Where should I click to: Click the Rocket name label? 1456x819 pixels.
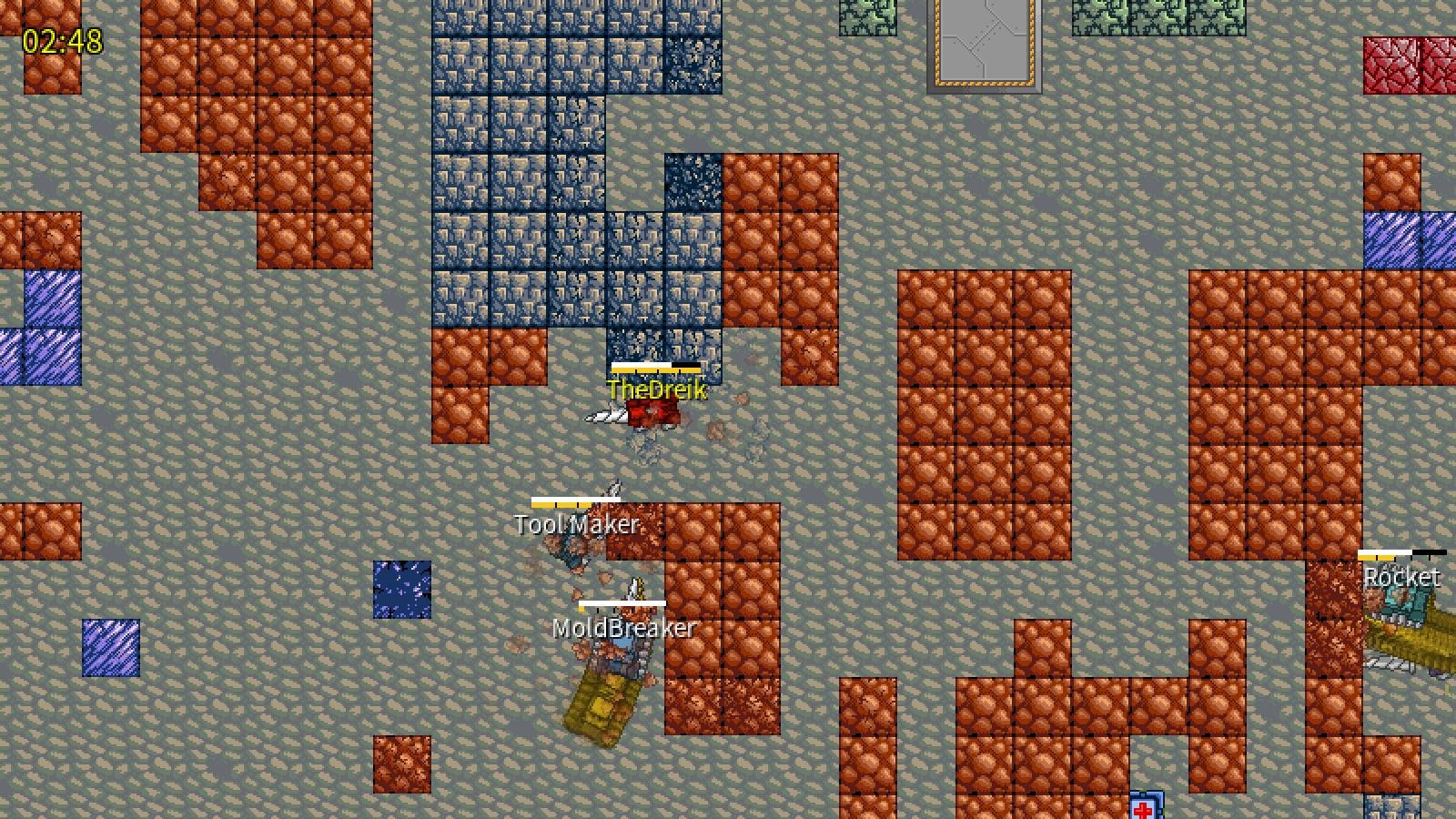1402,577
